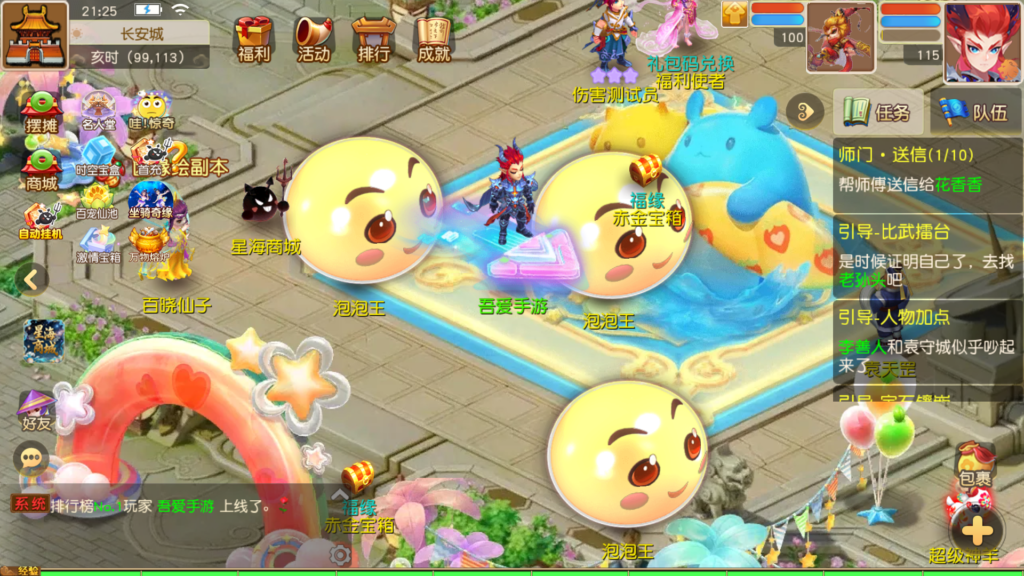Open the 摆摊 player stall icon

42,112
